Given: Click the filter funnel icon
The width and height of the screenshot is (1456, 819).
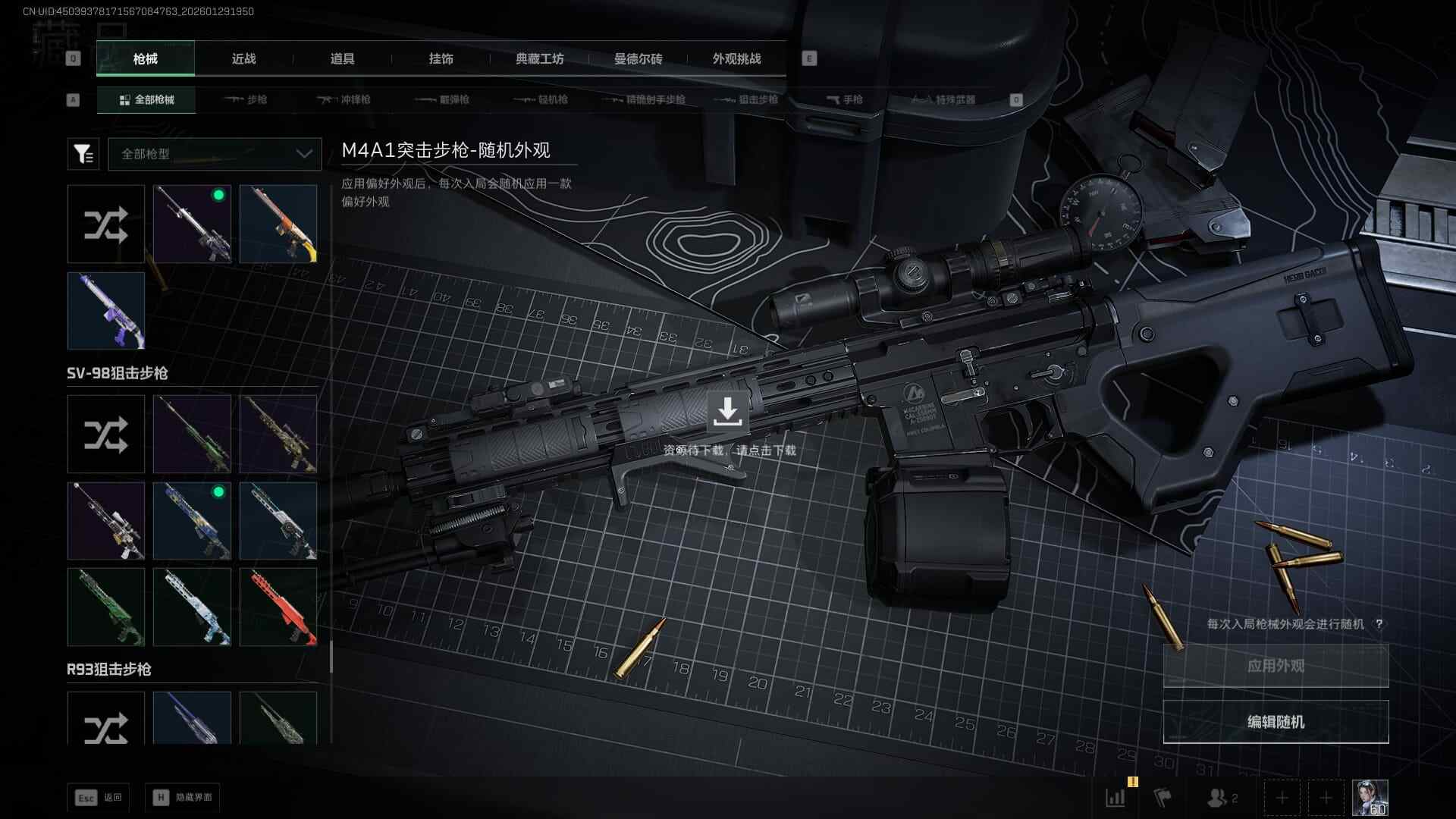Looking at the screenshot, I should pyautogui.click(x=83, y=154).
